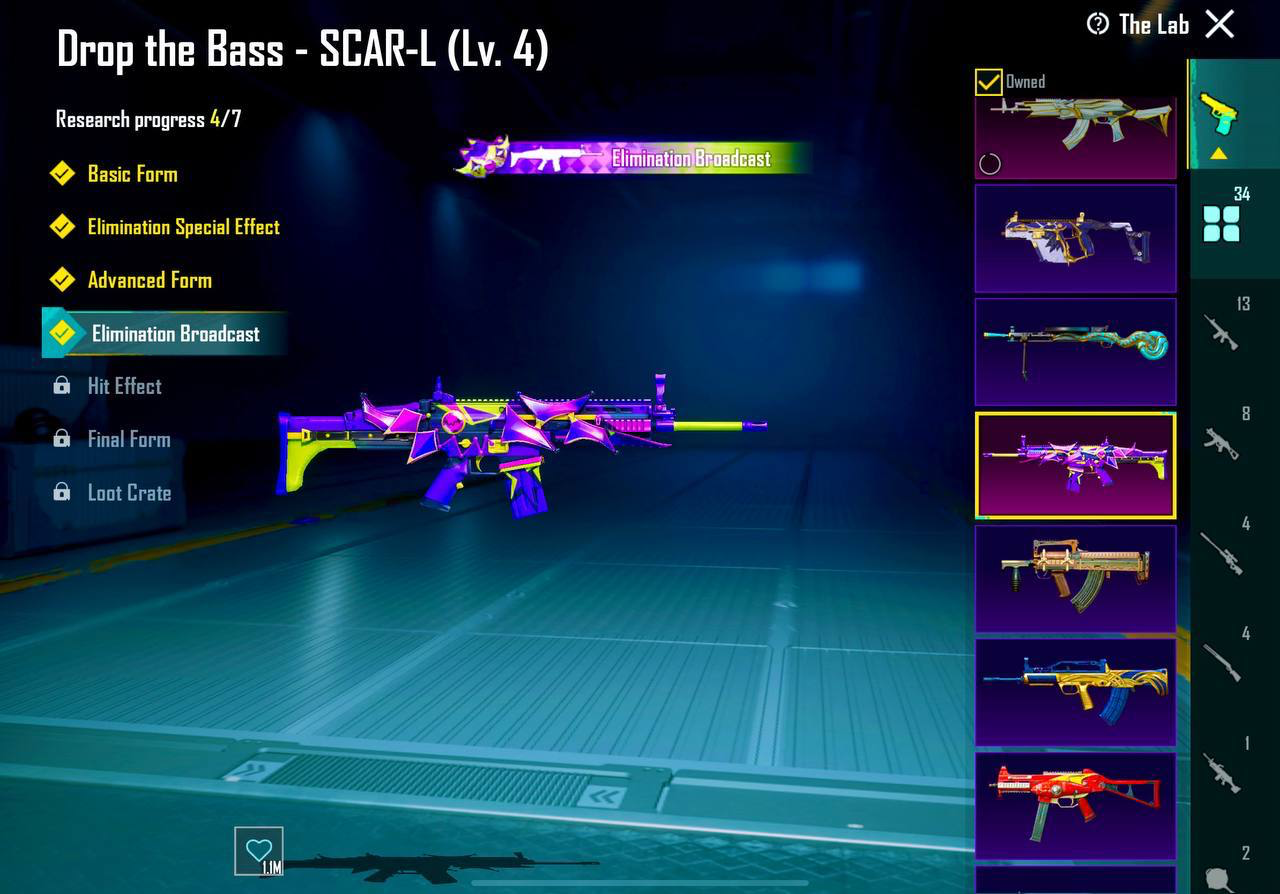The height and width of the screenshot is (894, 1280).
Task: Open The Lab help question mark
Action: 1098,24
